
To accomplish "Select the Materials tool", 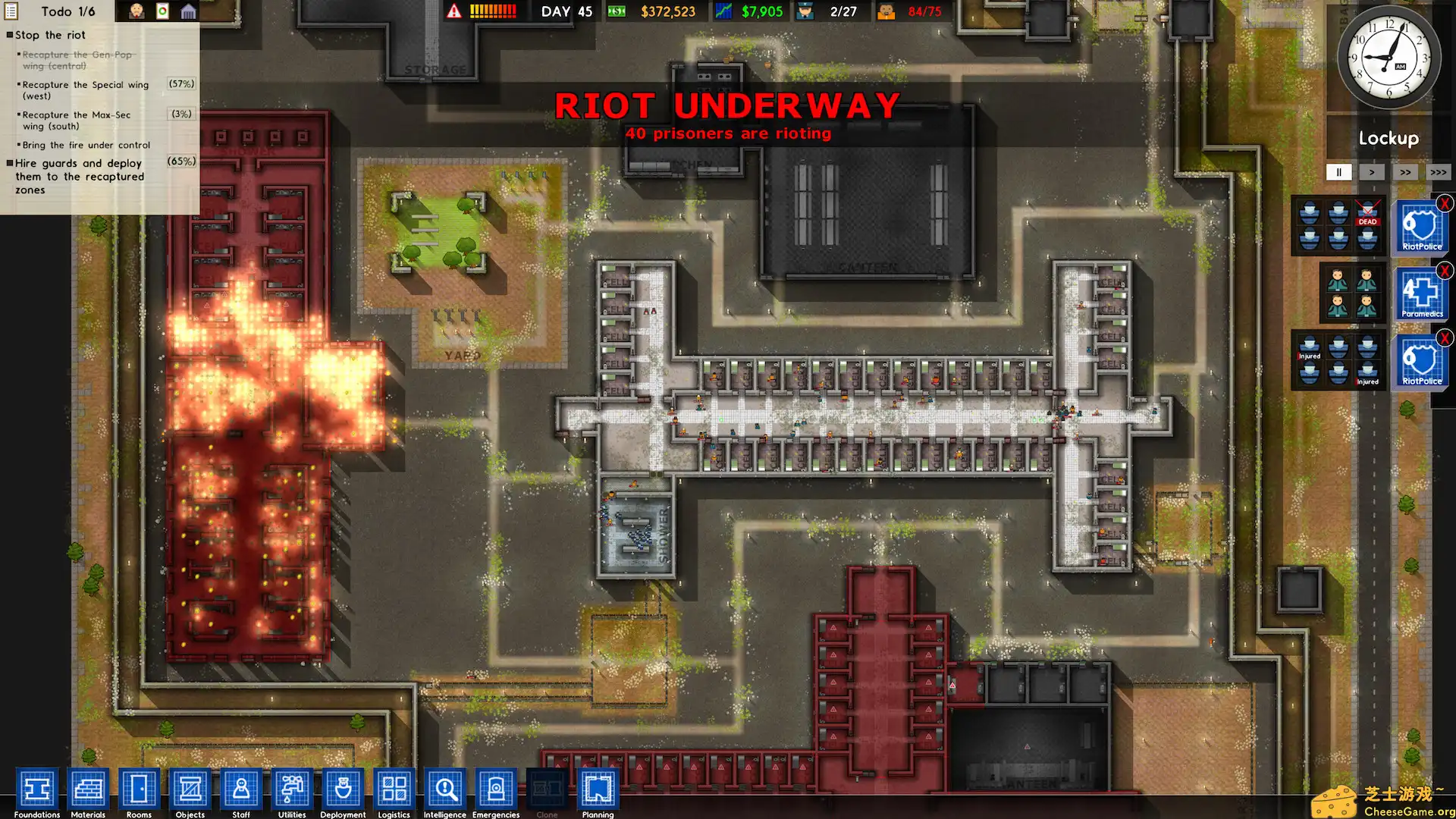I will (x=88, y=791).
